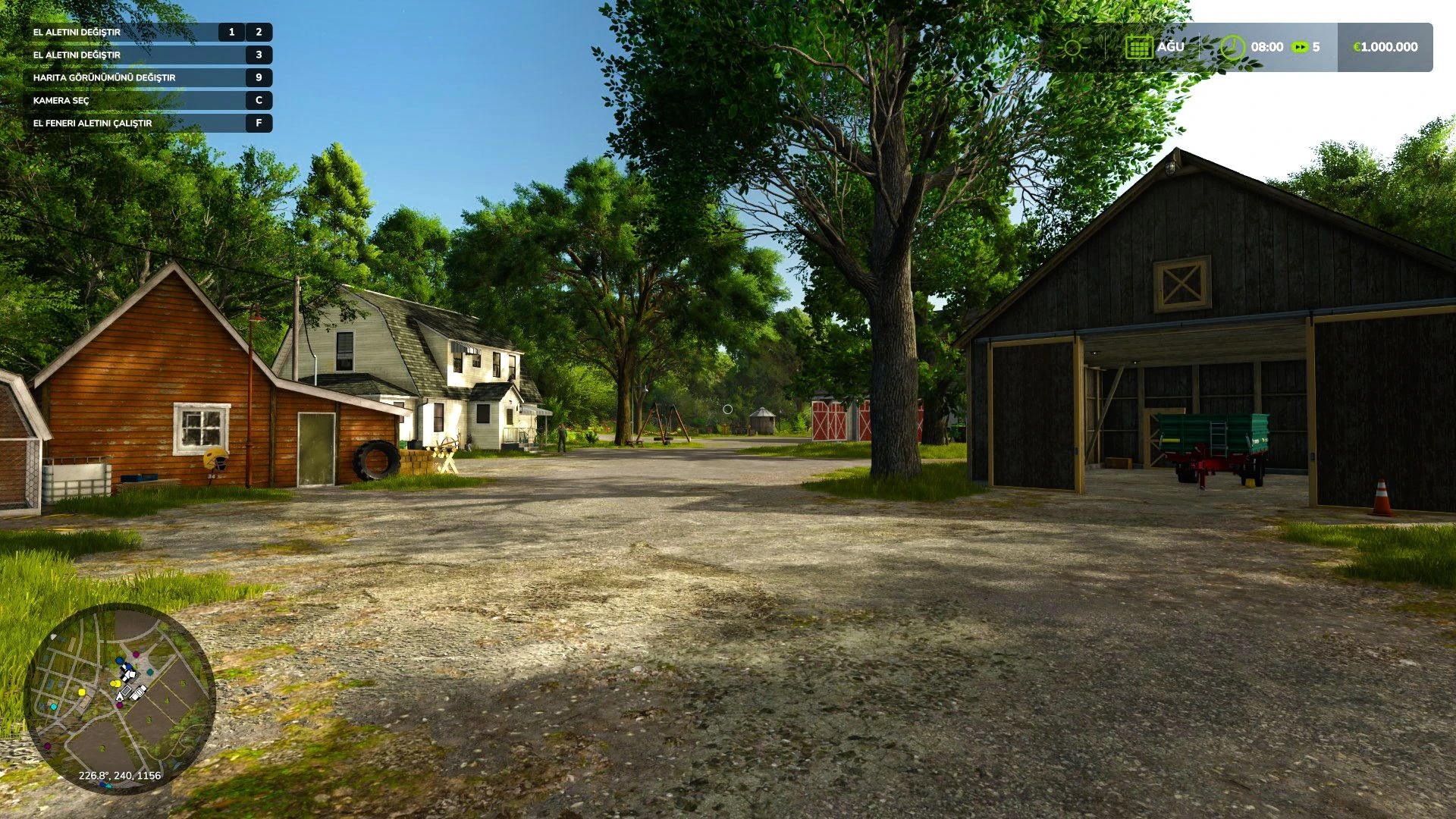Click field number 2 on the minimap
The height and width of the screenshot is (819, 1456).
point(102,748)
